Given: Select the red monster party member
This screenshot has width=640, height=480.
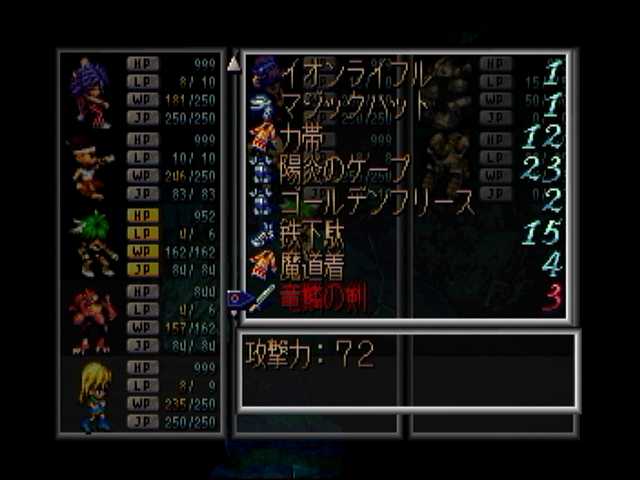Looking at the screenshot, I should pos(92,319).
